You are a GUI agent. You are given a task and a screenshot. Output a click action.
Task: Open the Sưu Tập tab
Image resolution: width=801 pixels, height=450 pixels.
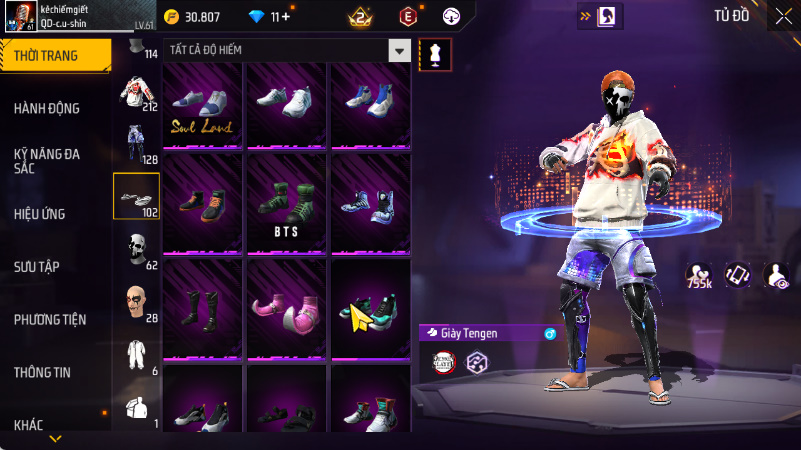click(x=39, y=266)
